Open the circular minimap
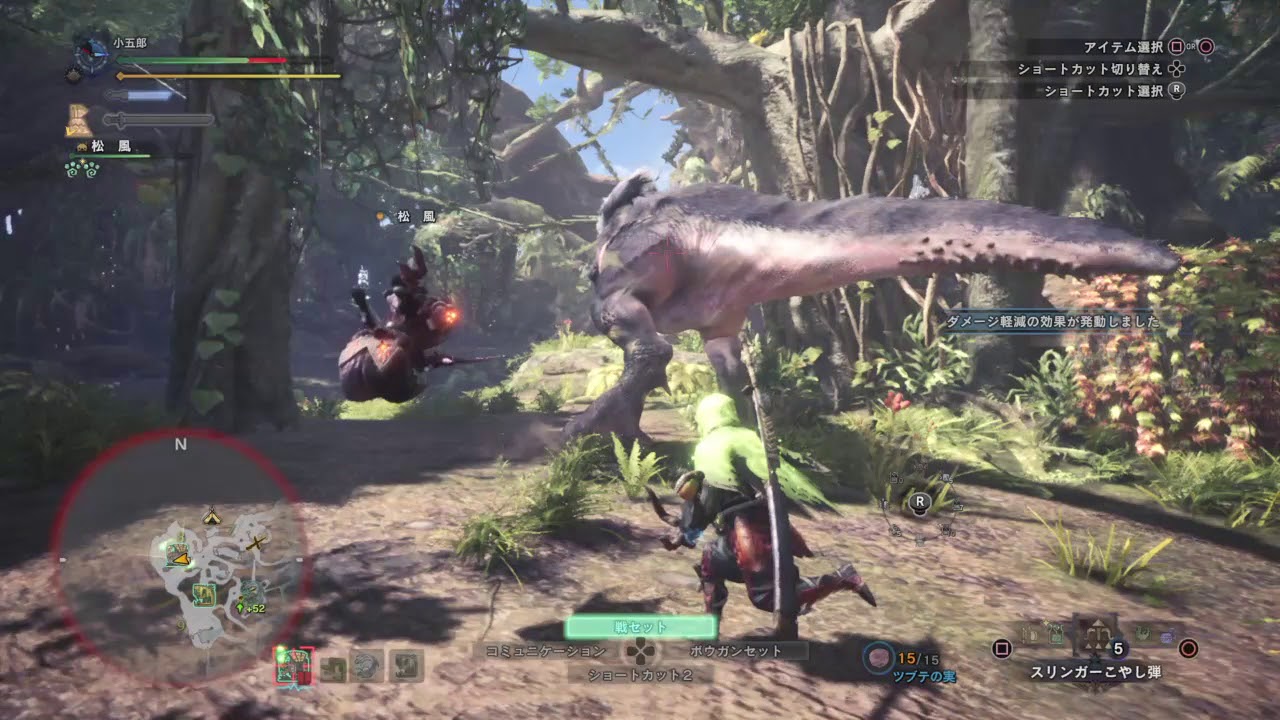The height and width of the screenshot is (720, 1280). [180, 558]
